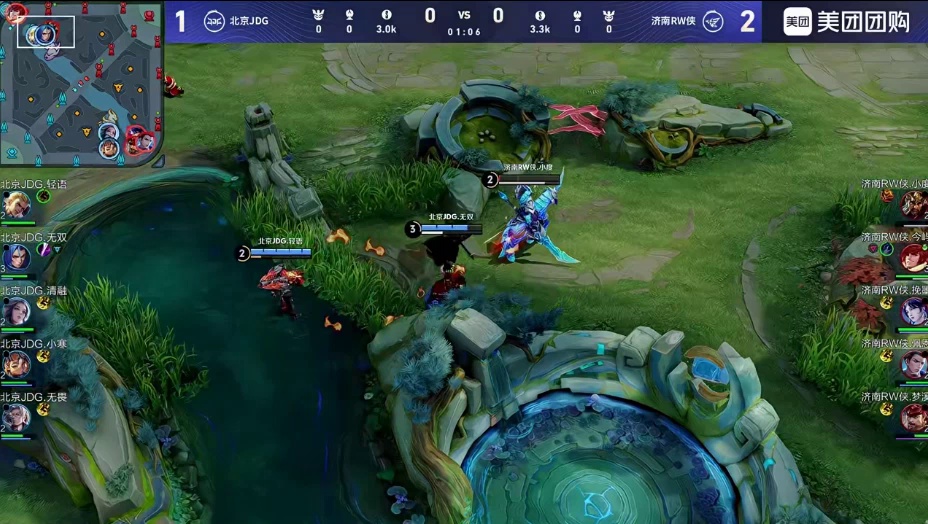This screenshot has width=928, height=524.
Task: Select JDG player 无双's portrait
Action: [x=15, y=258]
